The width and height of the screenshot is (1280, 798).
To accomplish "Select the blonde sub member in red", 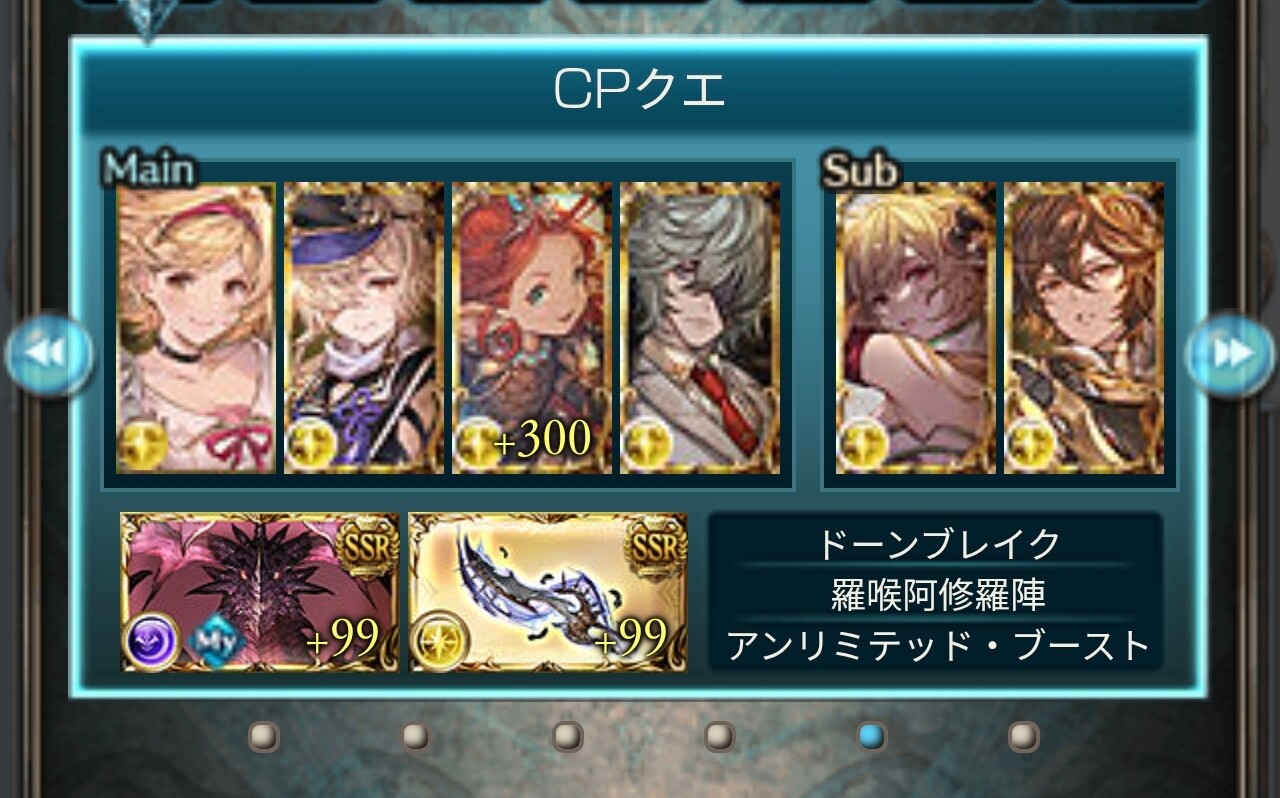I will [x=915, y=328].
